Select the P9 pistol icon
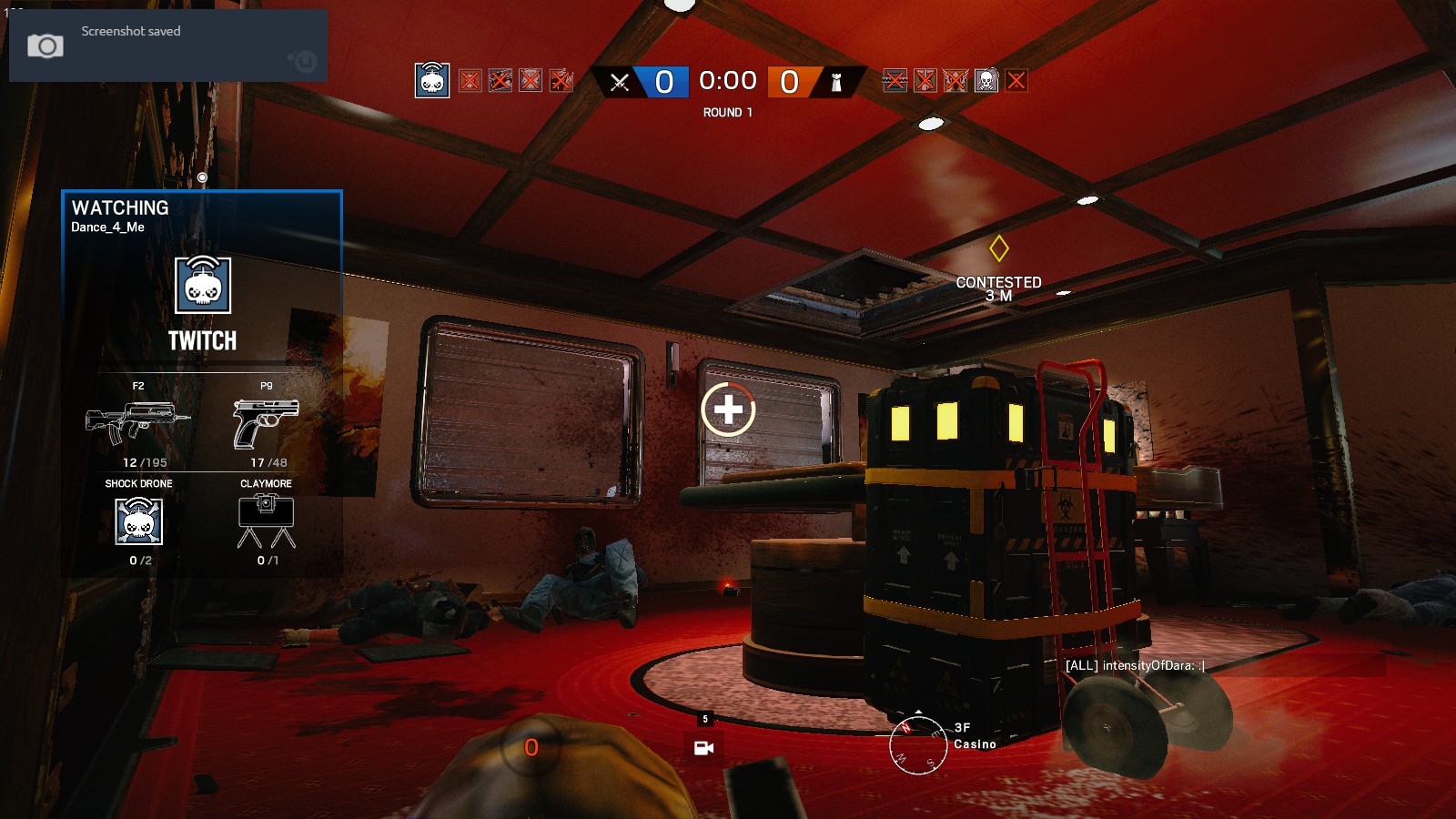This screenshot has width=1456, height=819. point(268,420)
